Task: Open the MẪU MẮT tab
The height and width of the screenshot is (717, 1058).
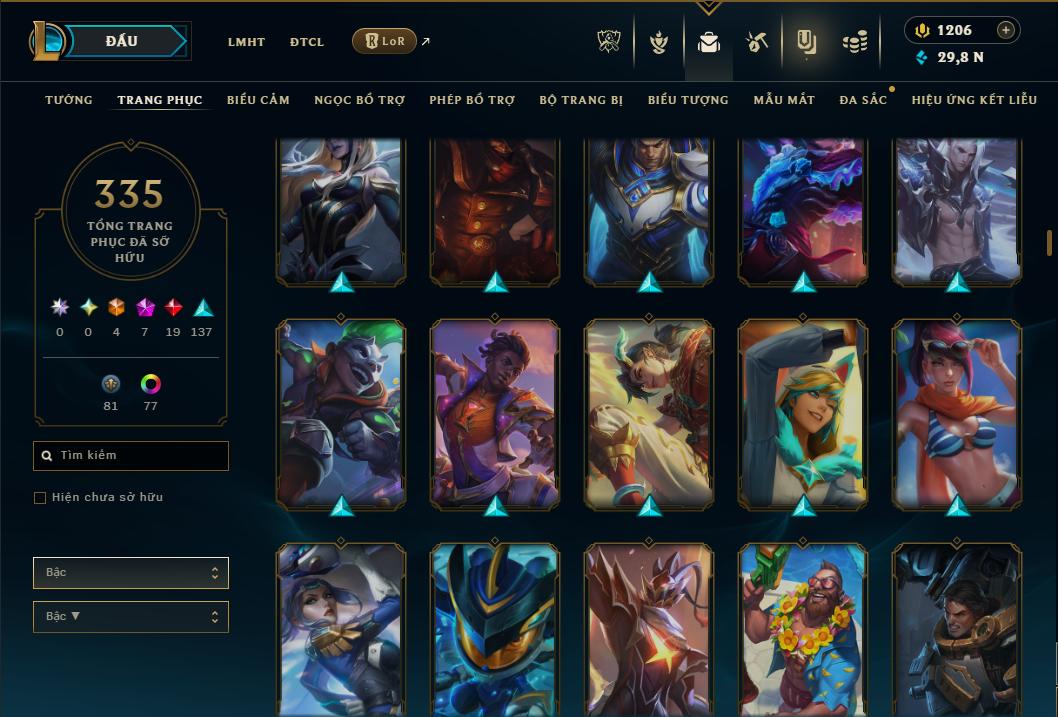Action: tap(784, 100)
